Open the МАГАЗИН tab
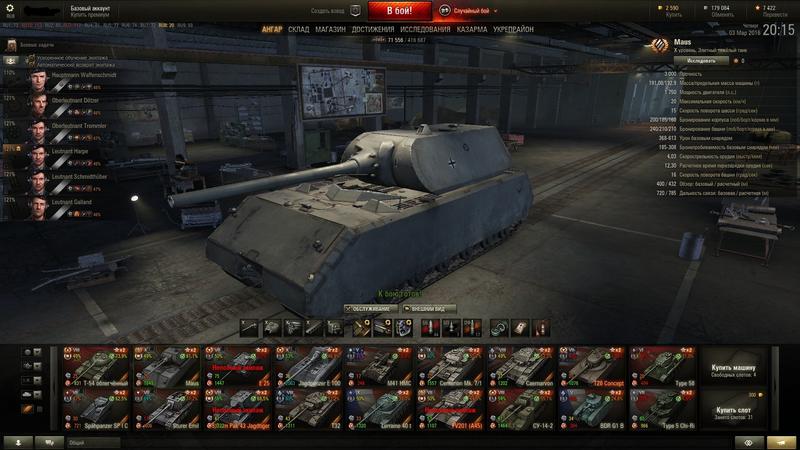This screenshot has width=800, height=450. pos(330,30)
